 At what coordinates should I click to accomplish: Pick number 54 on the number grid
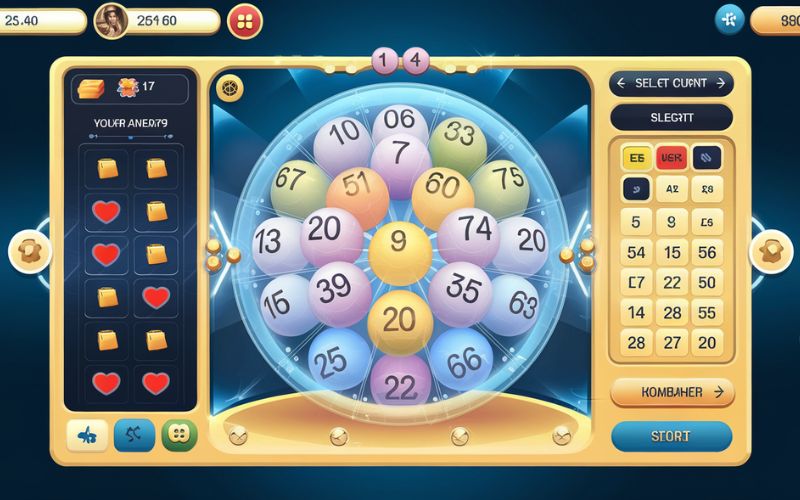(636, 253)
